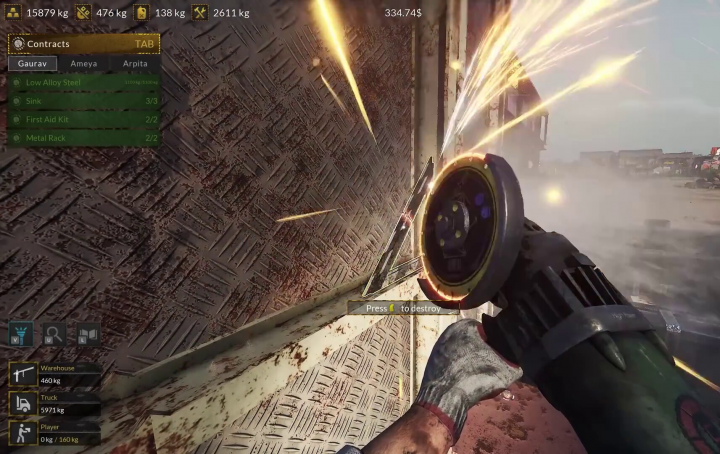Image resolution: width=720 pixels, height=454 pixels.
Task: Switch to the Gaurav contracts tab
Action: pos(33,63)
